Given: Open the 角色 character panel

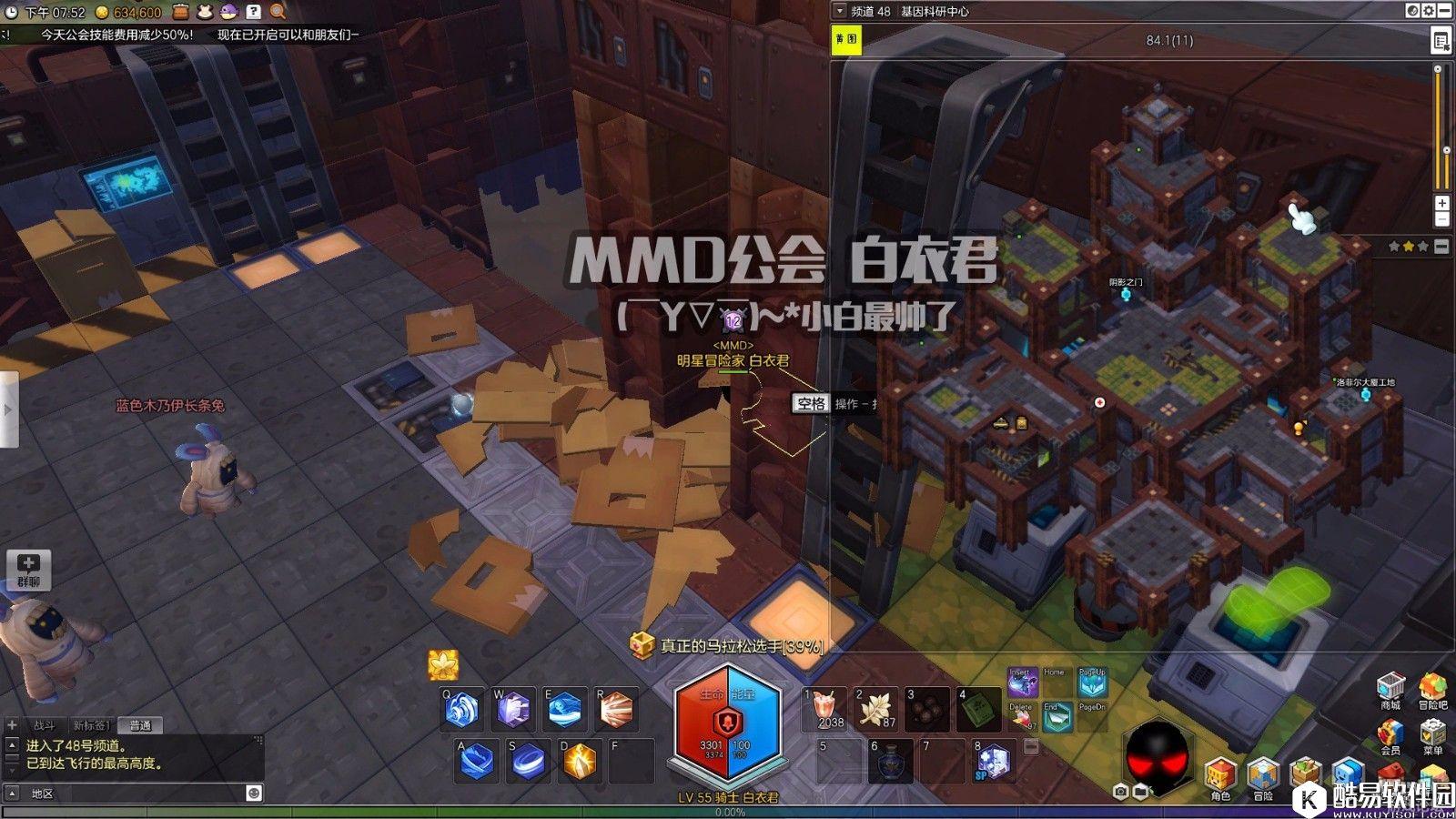Looking at the screenshot, I should pyautogui.click(x=1219, y=775).
